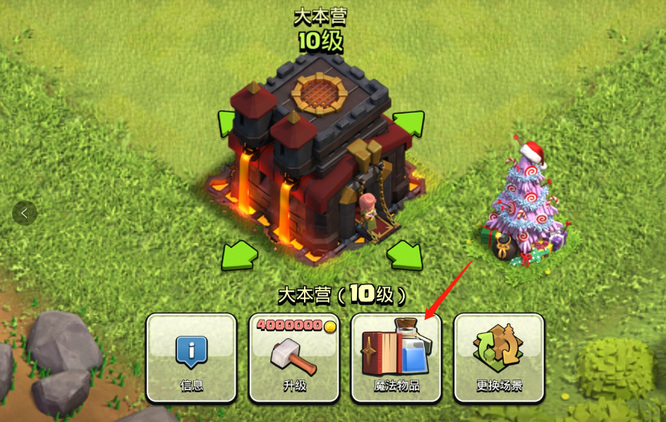Open the Town Hall 信息 info button
The image size is (666, 422).
point(190,357)
